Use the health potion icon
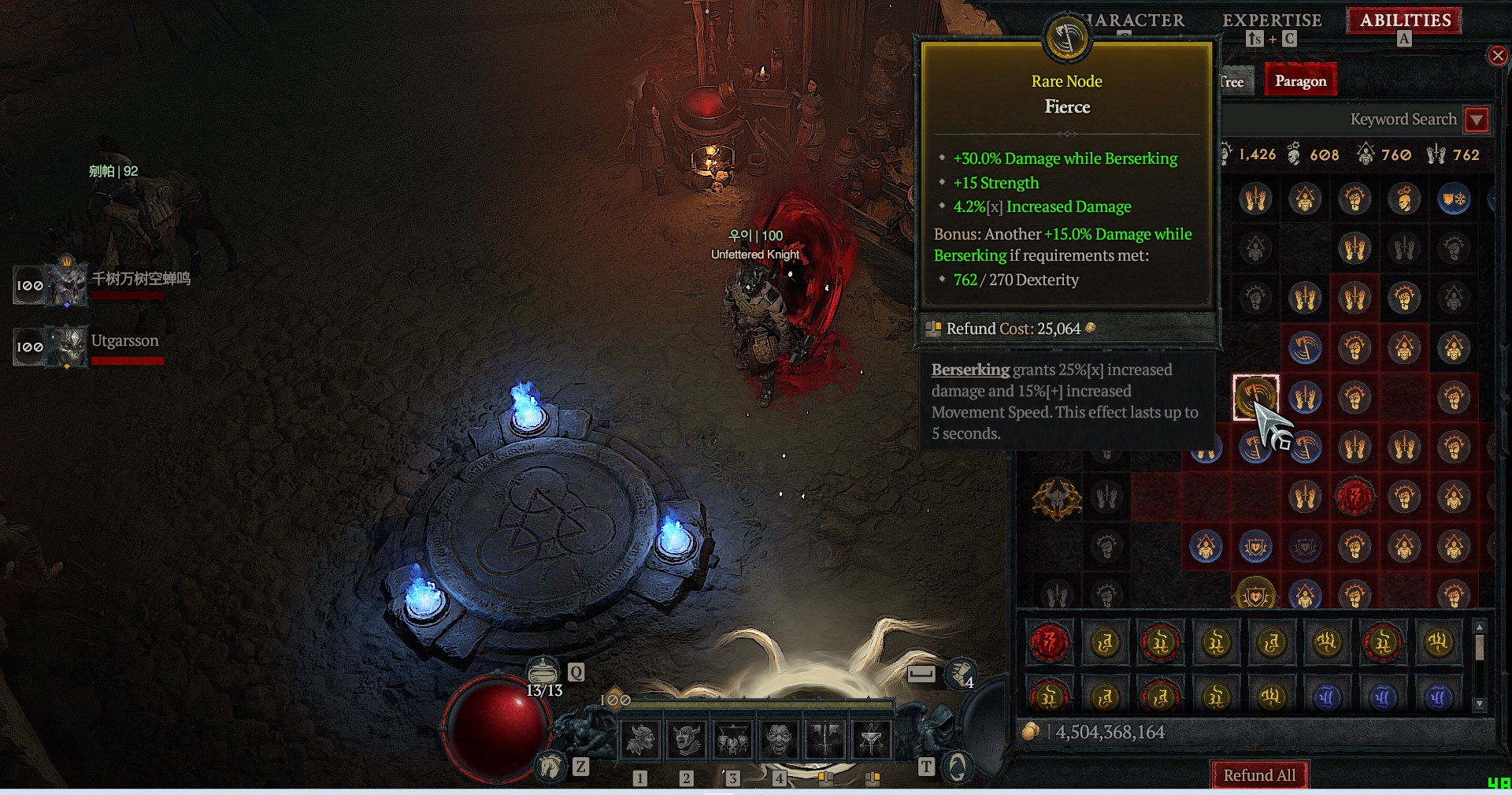Screen dimensions: 1512x795 (543, 672)
